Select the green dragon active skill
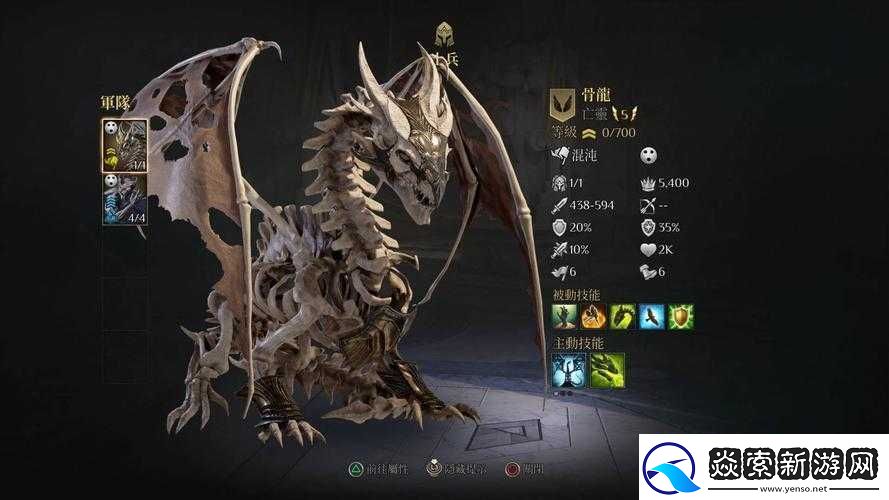 tap(607, 370)
